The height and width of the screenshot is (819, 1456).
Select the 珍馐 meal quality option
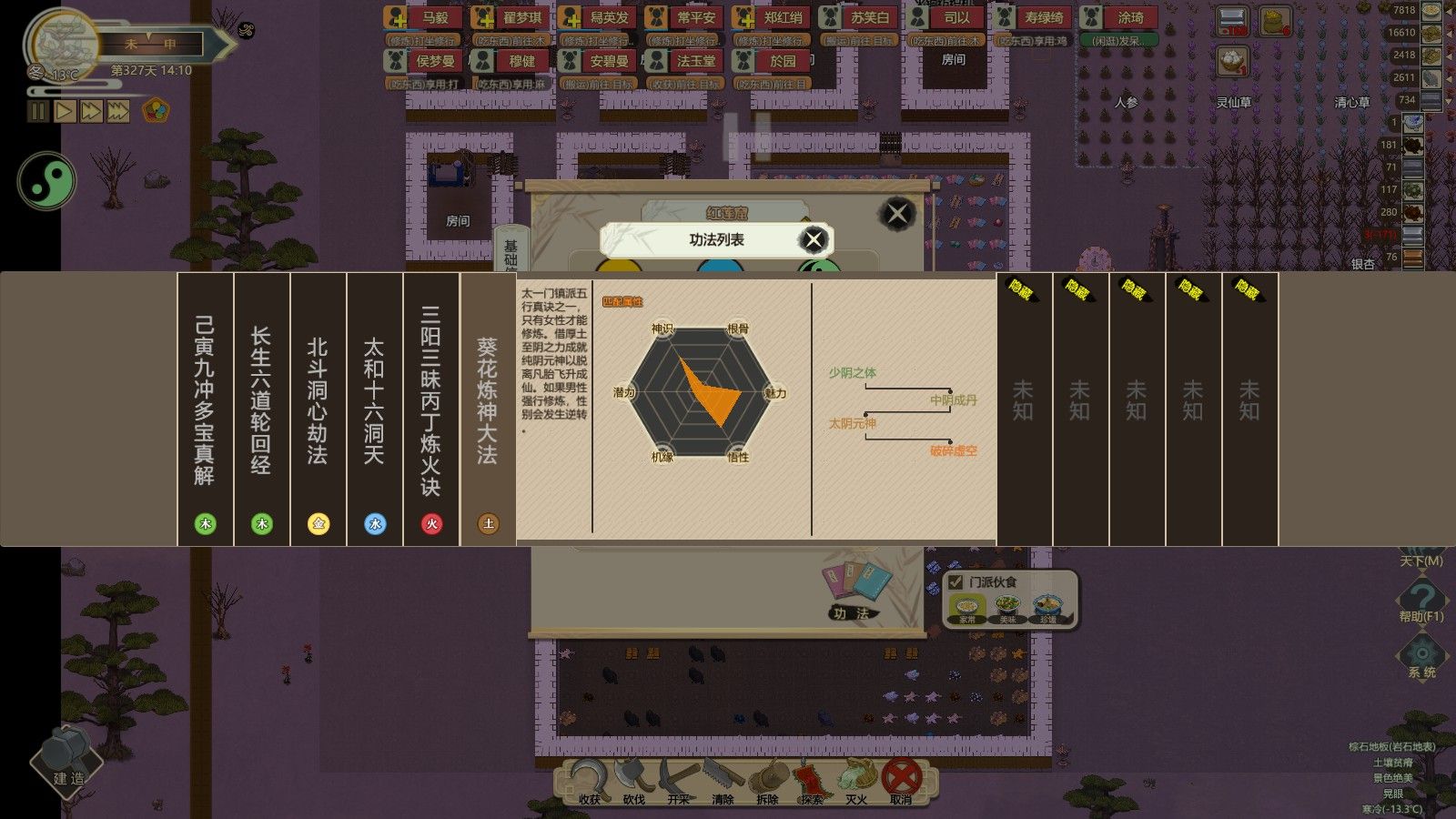pyautogui.click(x=1046, y=603)
